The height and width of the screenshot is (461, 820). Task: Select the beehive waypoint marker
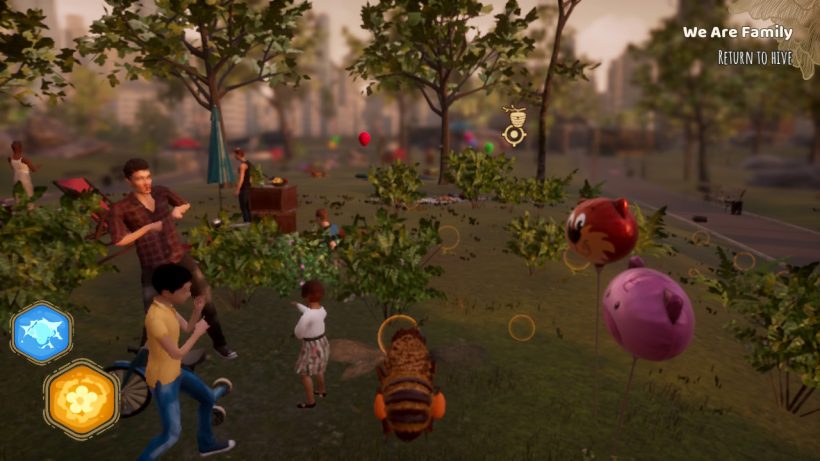[514, 127]
